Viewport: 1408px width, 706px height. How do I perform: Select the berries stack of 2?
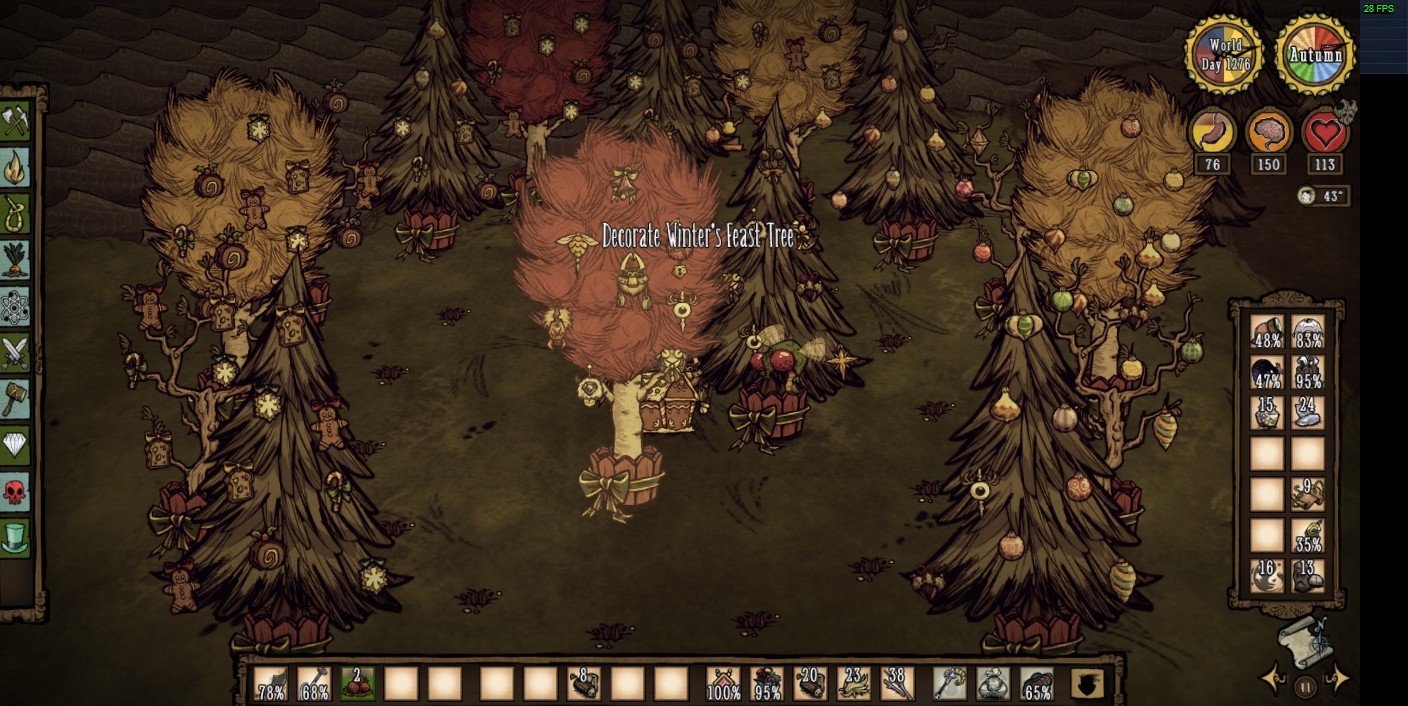tap(357, 684)
